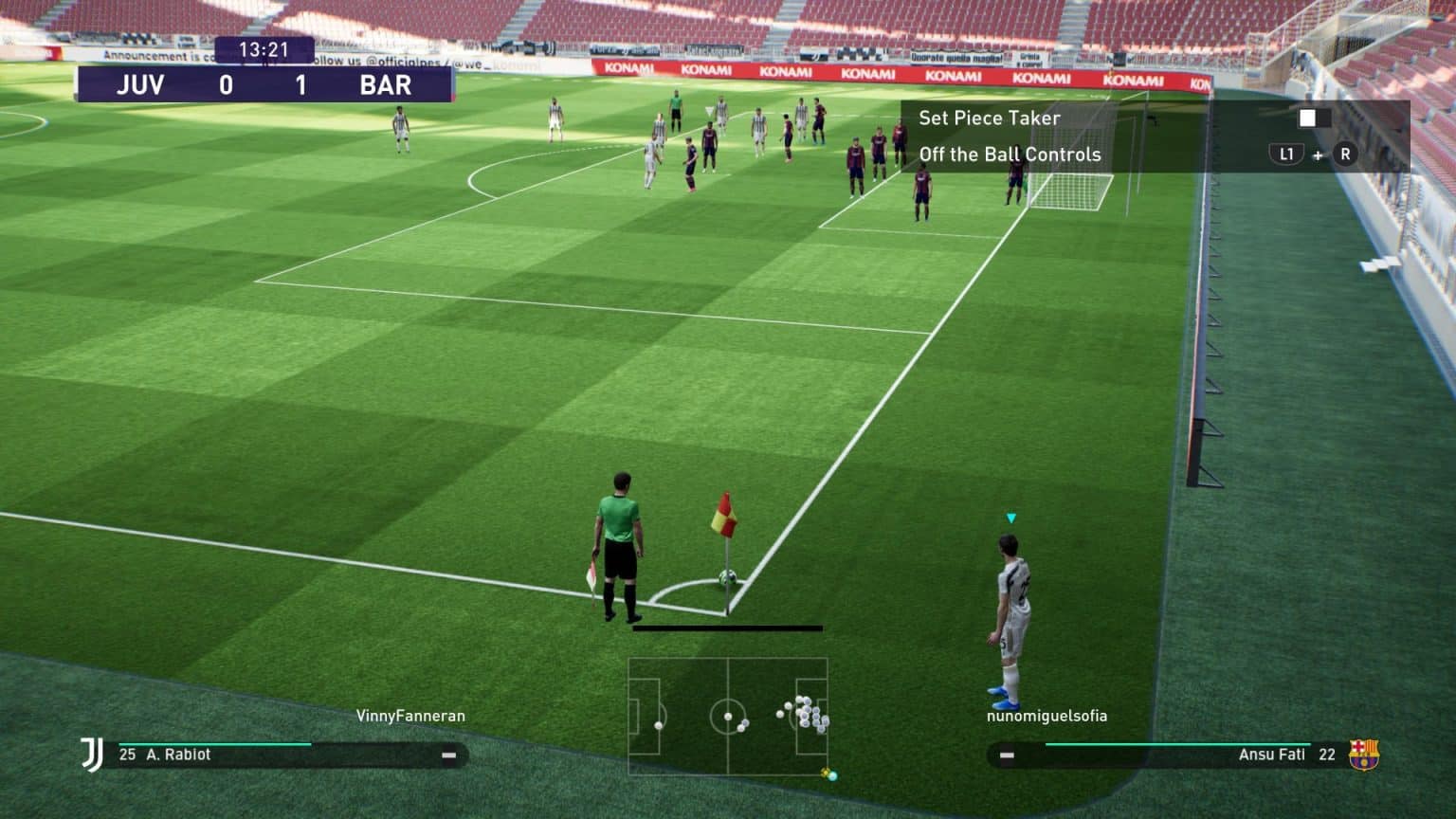
Task: Toggle Ansu Fati's substitution indicator
Action: 1009,755
